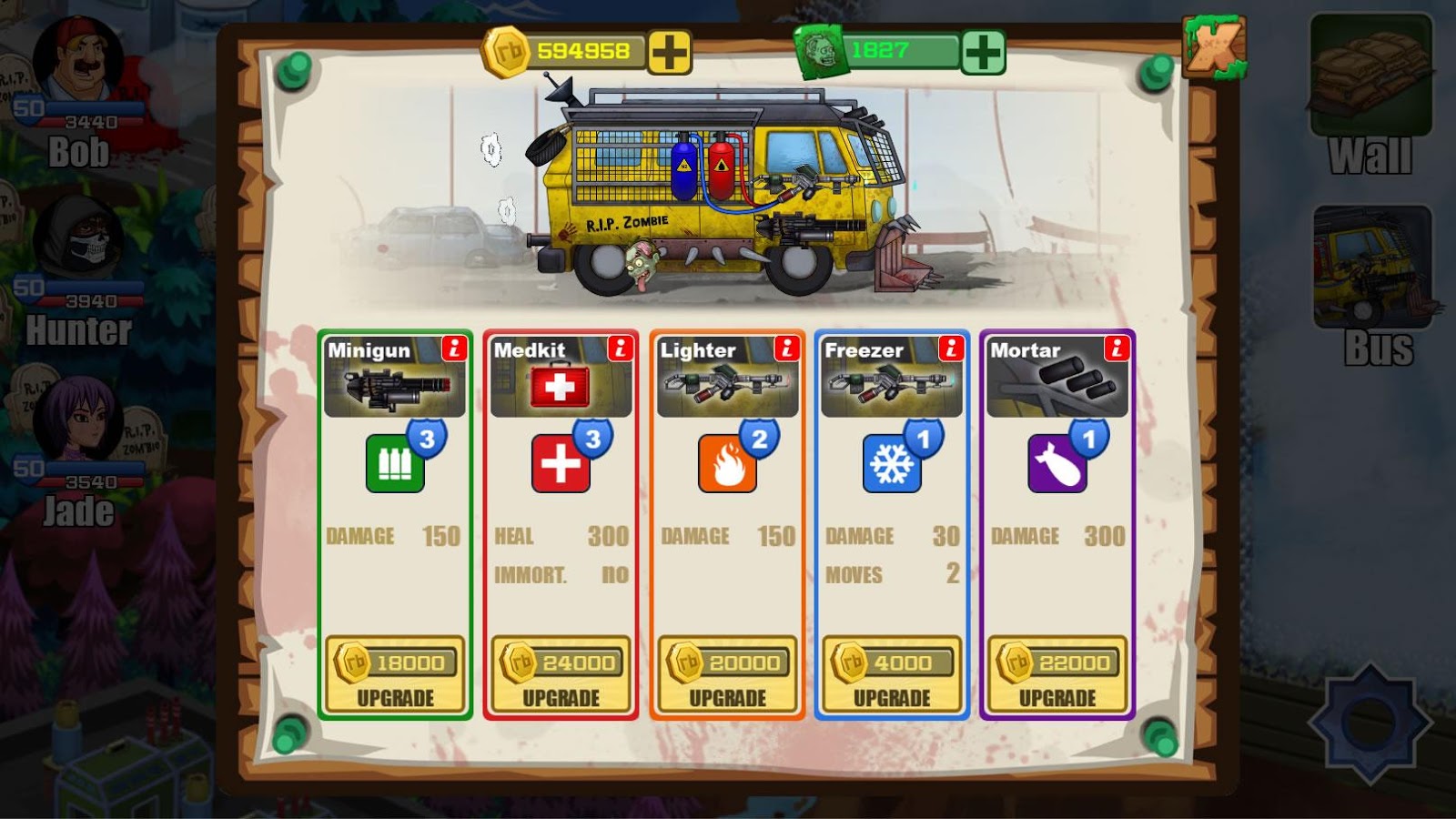
Task: Select the Freezer snowflake icon
Action: click(x=892, y=464)
